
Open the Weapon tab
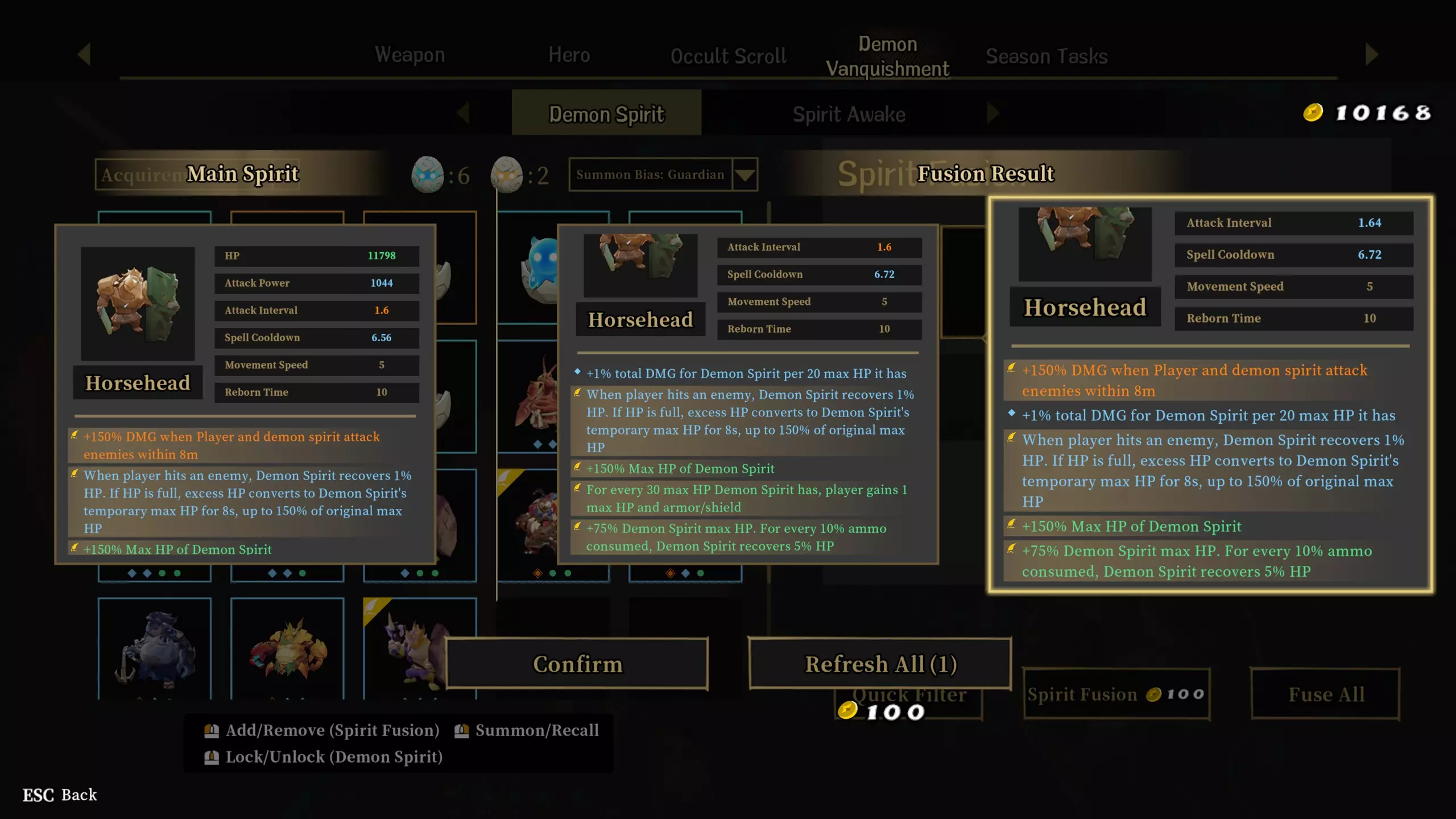point(409,55)
